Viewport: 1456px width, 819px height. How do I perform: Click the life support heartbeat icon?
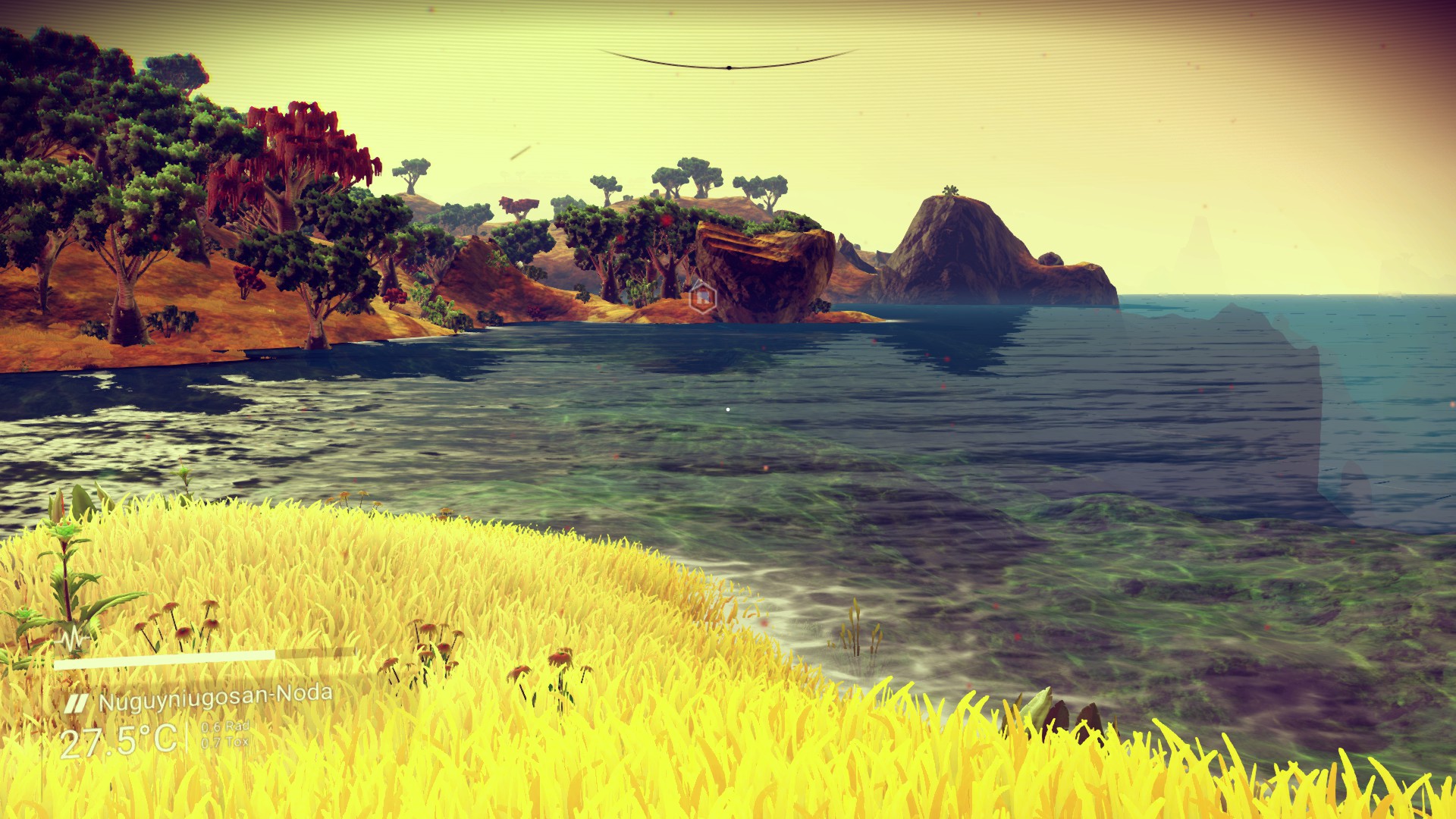73,639
